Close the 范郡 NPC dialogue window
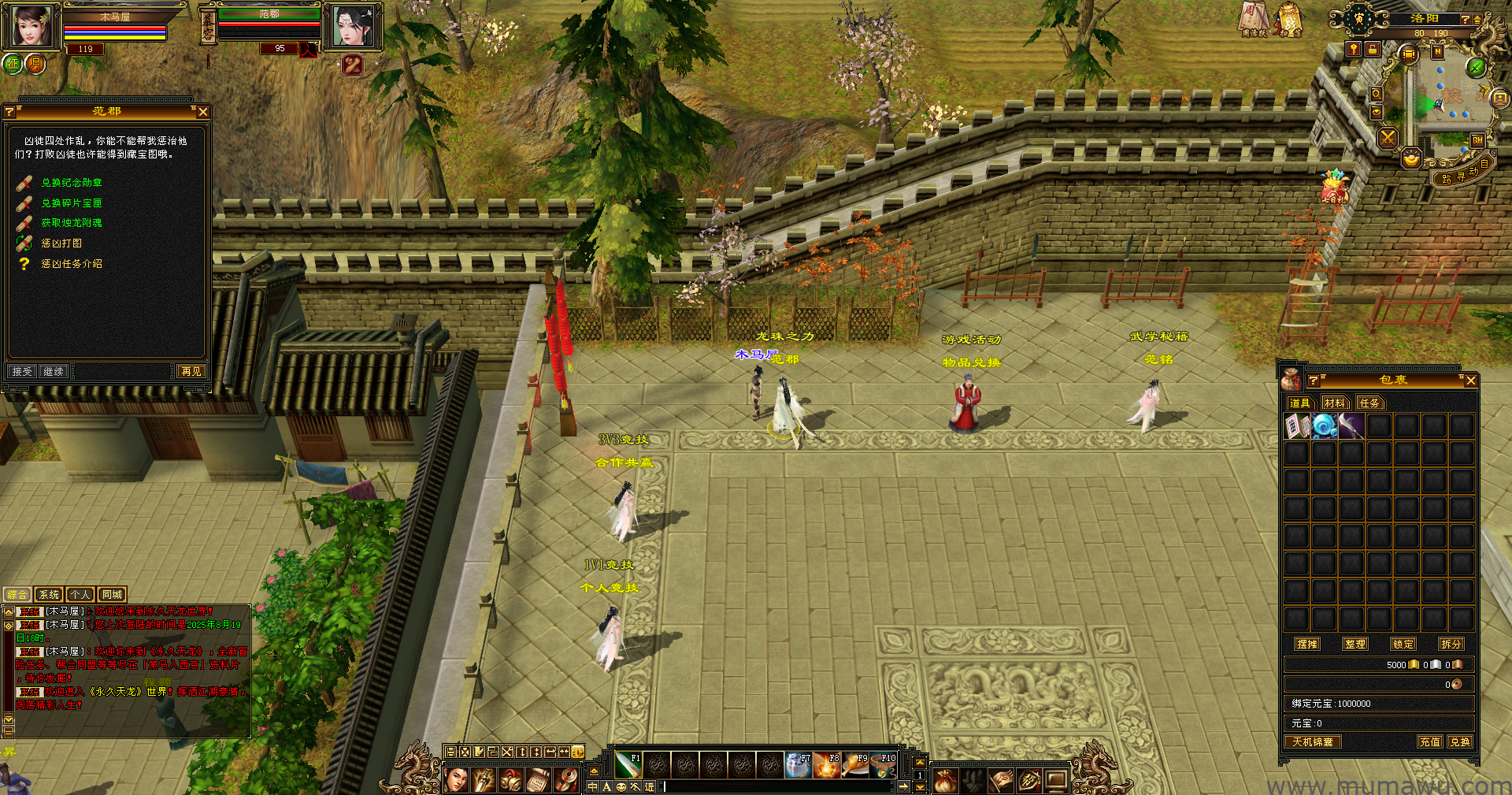The image size is (1512, 795). (x=203, y=112)
